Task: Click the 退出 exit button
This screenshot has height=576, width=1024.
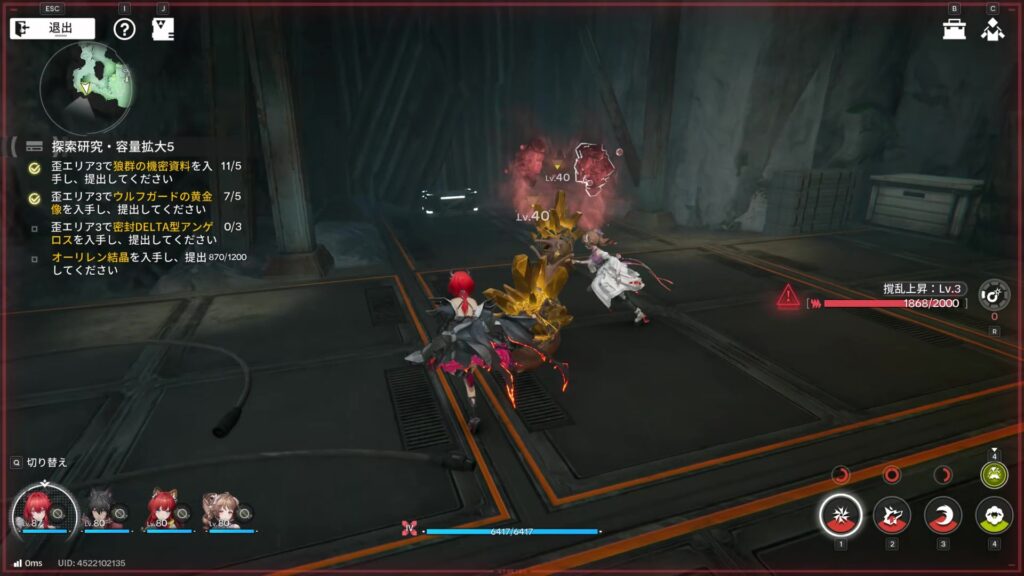Action: click(52, 28)
